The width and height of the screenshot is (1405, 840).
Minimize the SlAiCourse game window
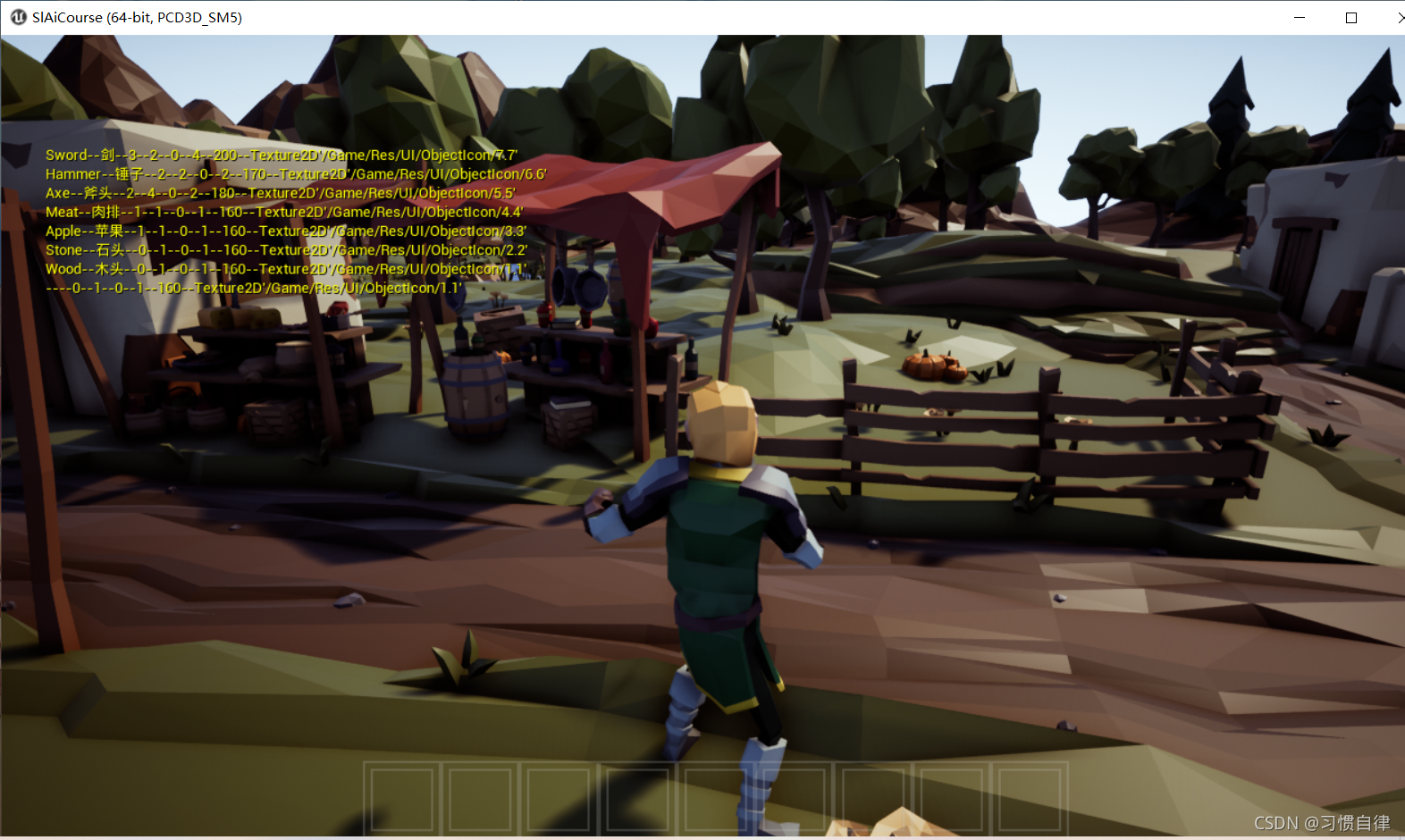(x=1300, y=18)
